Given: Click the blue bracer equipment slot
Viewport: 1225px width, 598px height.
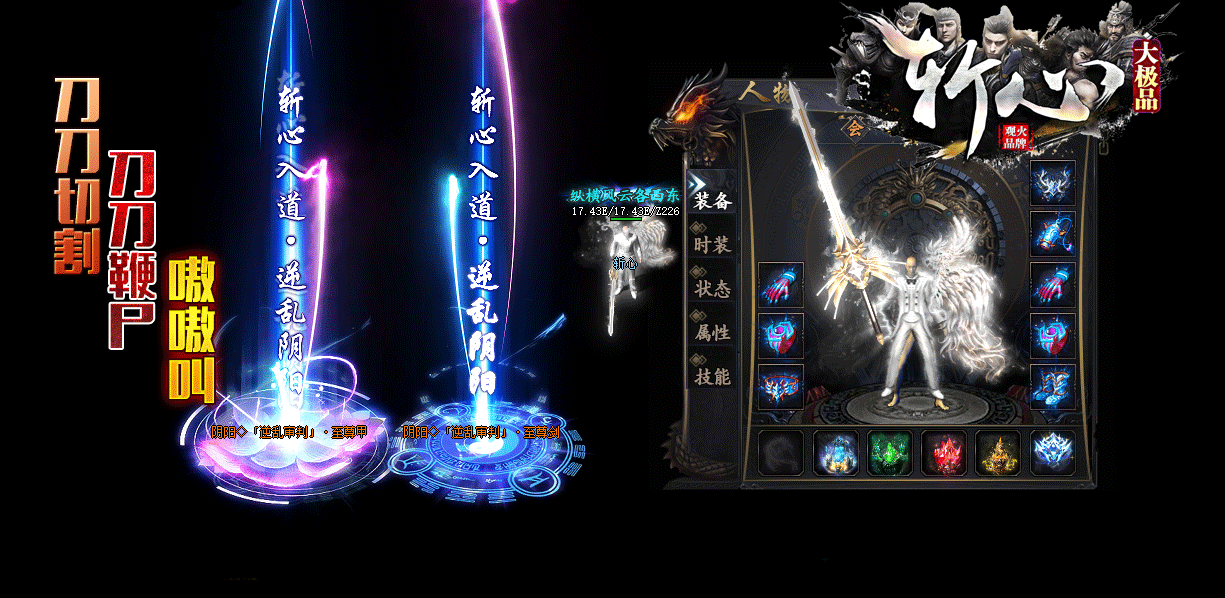Looking at the screenshot, I should click(1053, 234).
